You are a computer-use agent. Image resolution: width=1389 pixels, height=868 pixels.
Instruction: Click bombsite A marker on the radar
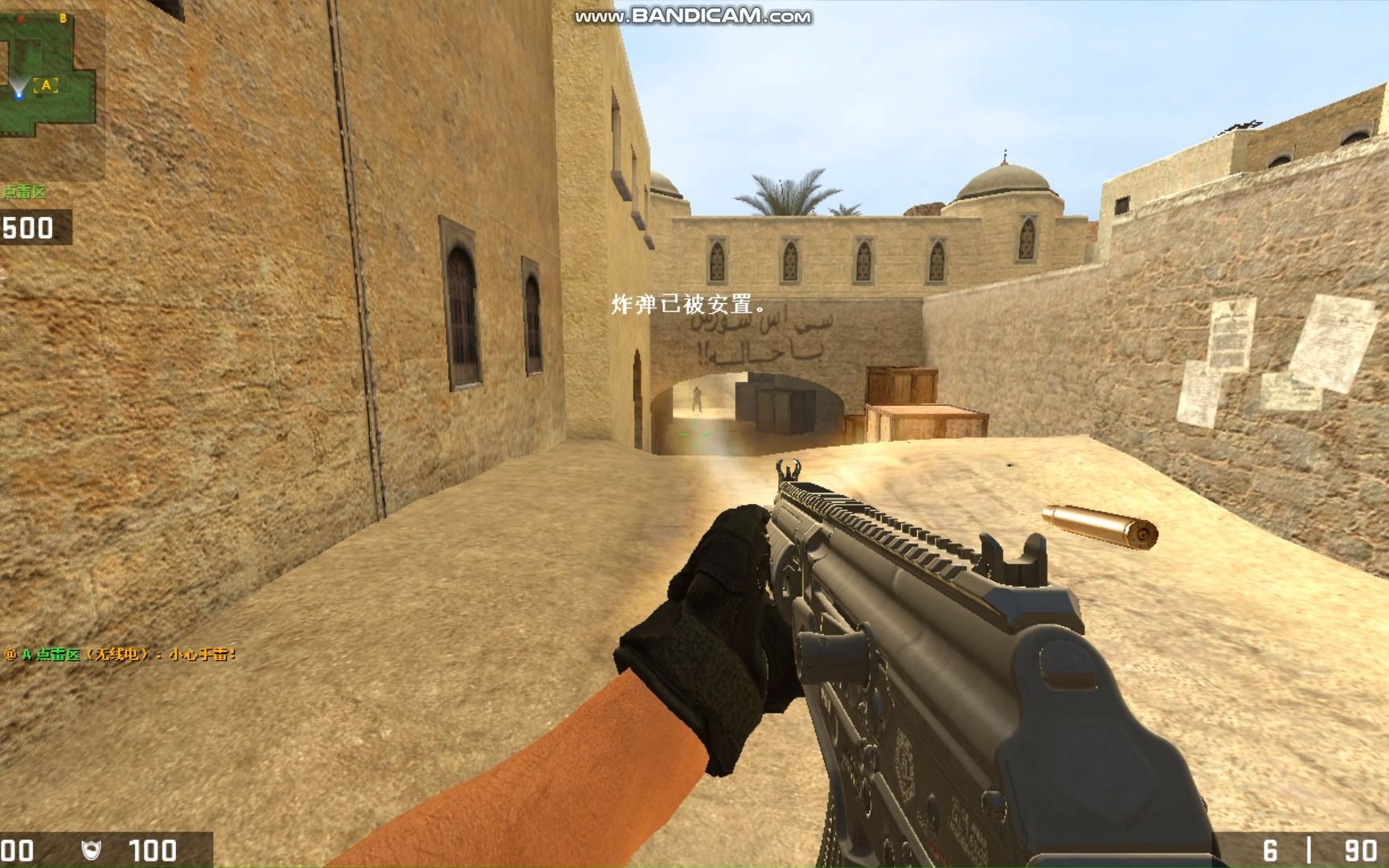coord(46,84)
